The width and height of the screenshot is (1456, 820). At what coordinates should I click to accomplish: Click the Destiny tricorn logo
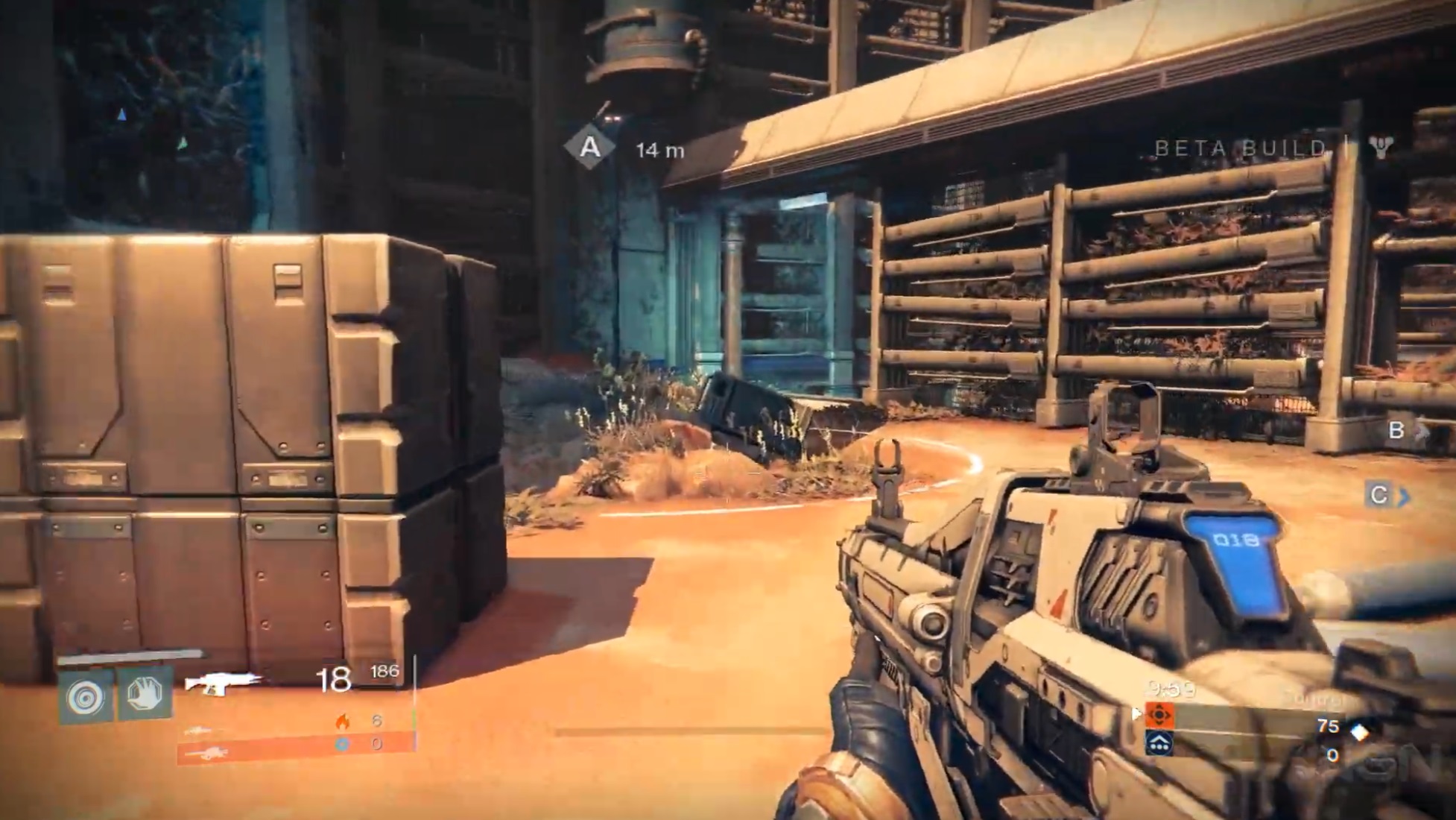[1381, 147]
